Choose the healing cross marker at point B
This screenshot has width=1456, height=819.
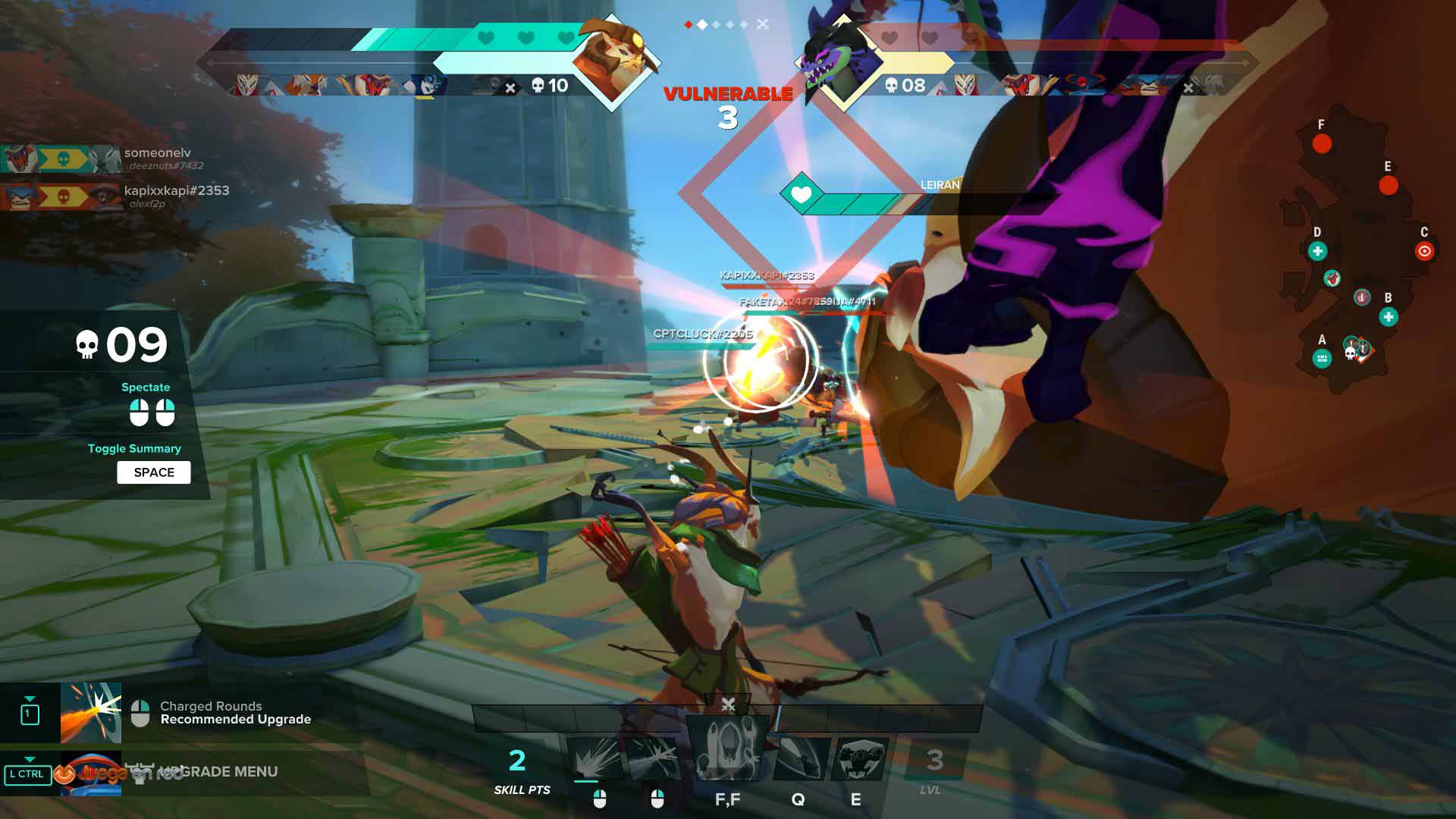click(1389, 317)
